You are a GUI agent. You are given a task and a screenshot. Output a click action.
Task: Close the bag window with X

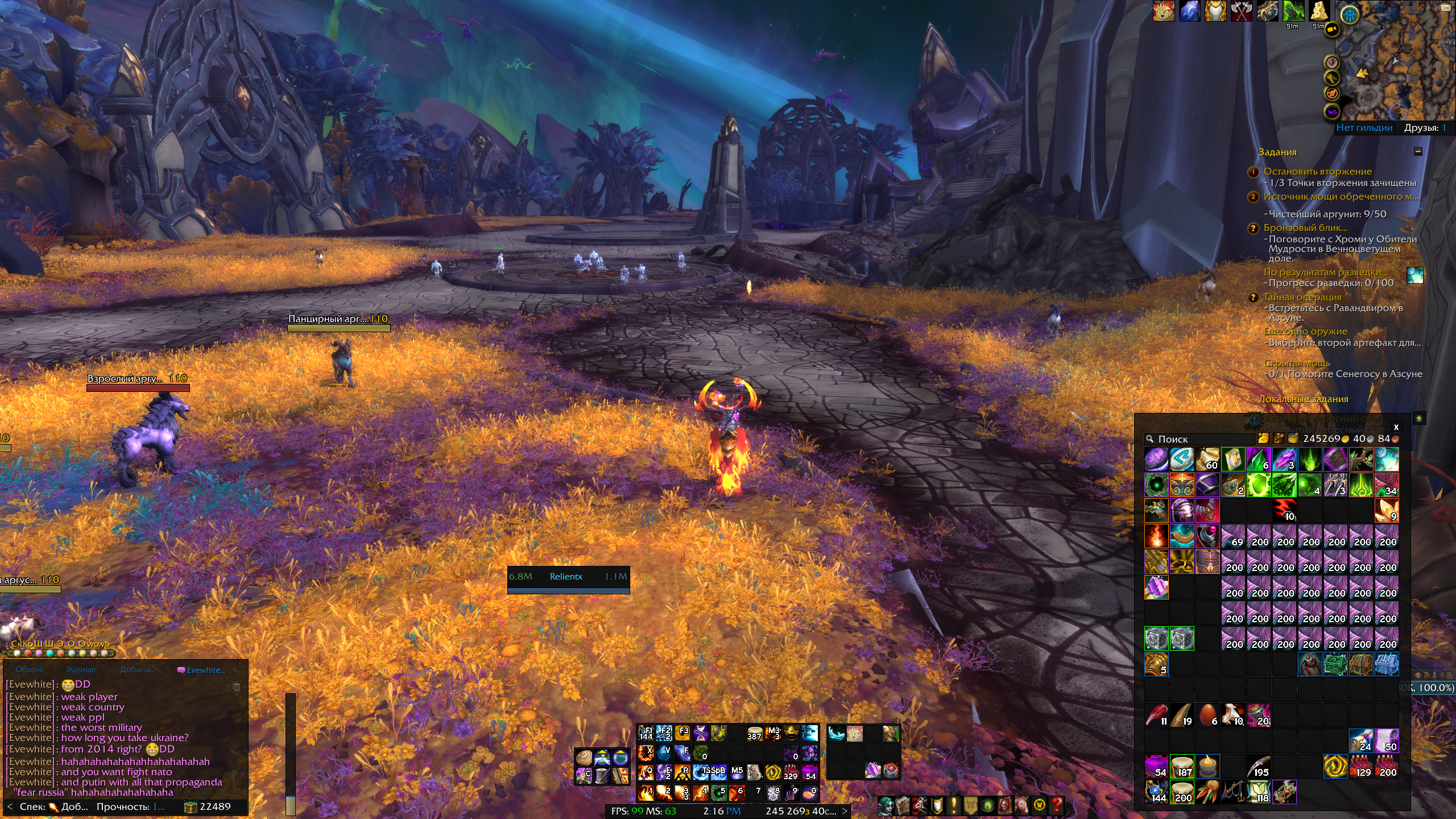click(x=1396, y=427)
